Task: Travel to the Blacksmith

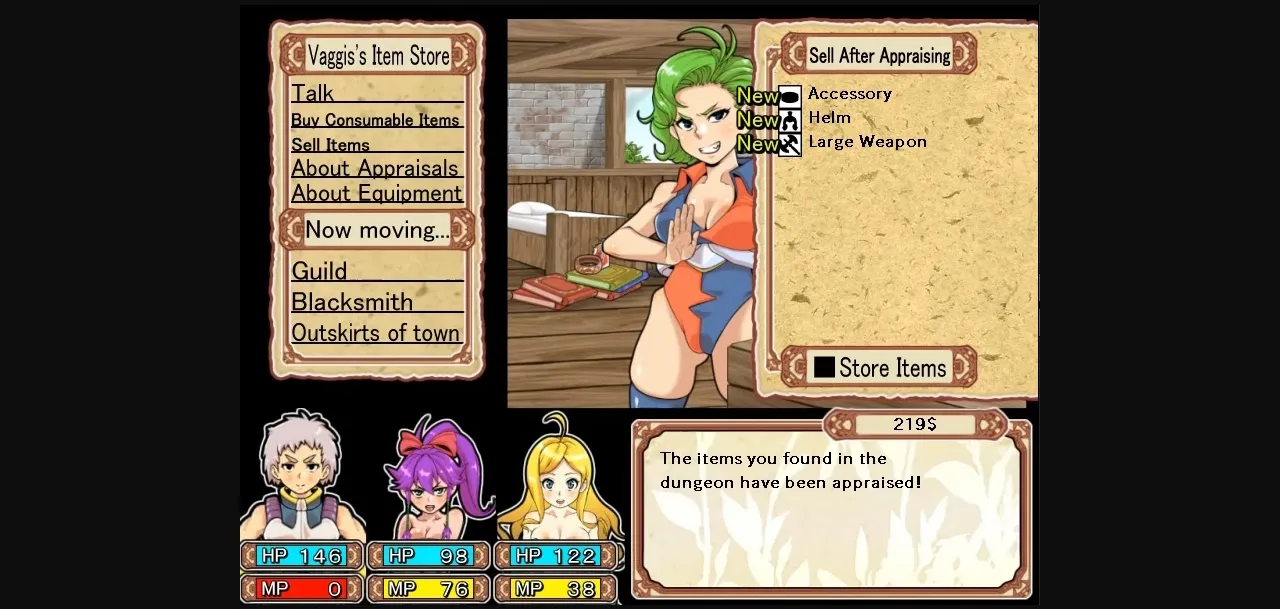Action: [x=352, y=302]
